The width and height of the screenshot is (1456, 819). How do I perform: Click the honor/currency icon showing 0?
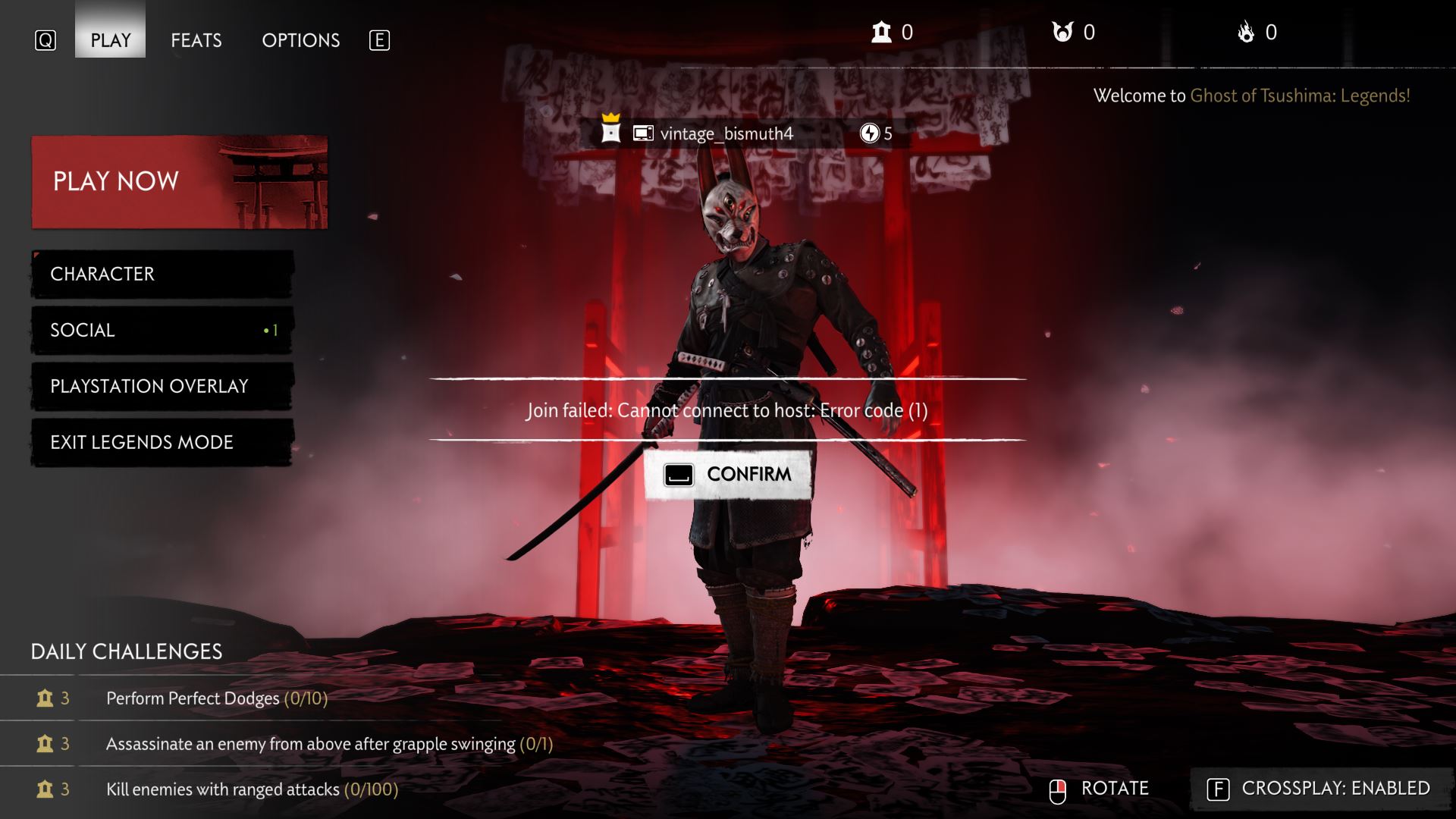(x=880, y=32)
